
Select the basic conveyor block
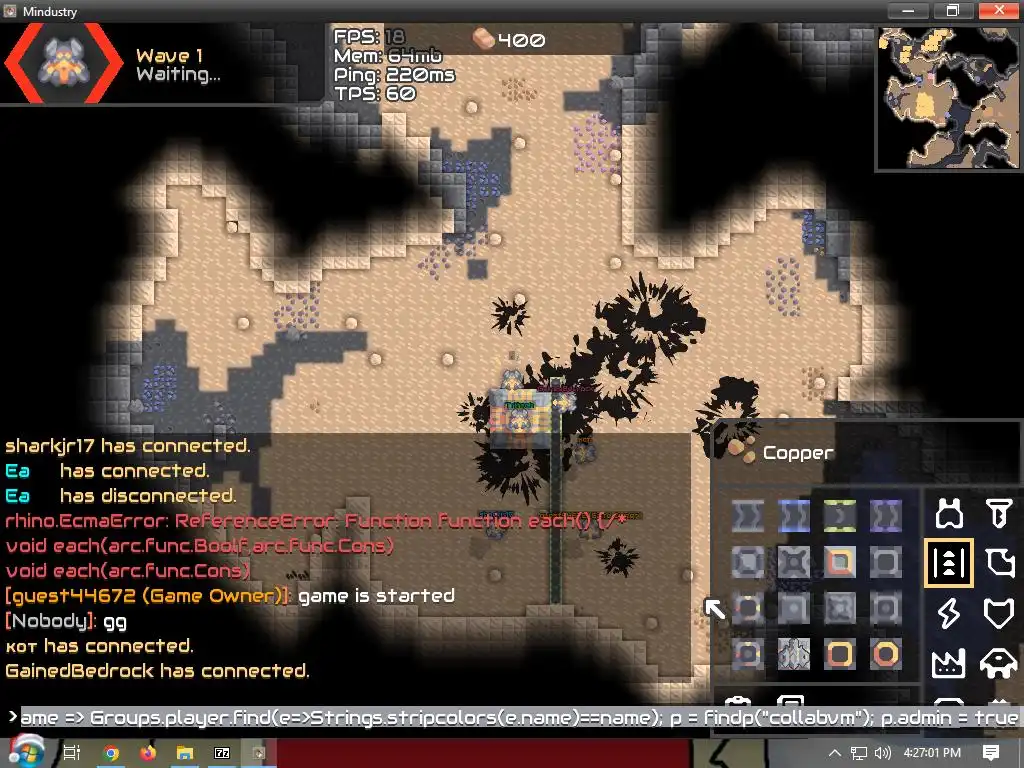click(747, 516)
